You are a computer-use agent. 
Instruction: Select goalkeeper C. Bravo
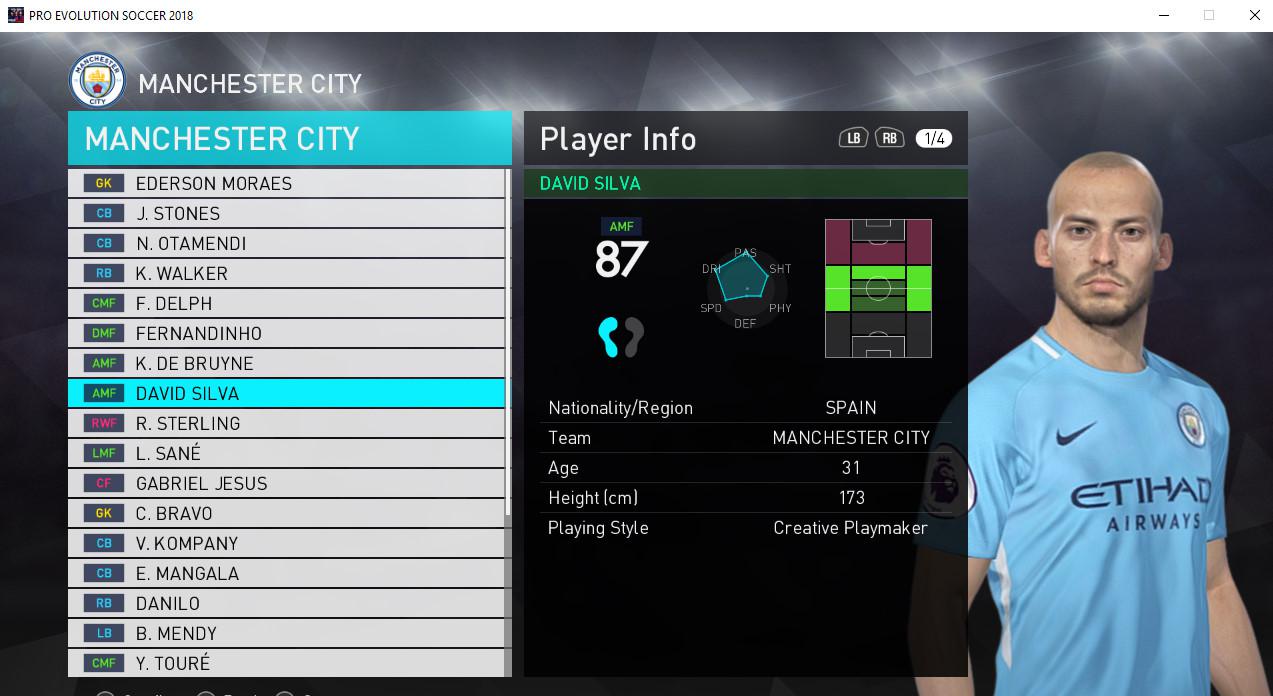point(287,513)
